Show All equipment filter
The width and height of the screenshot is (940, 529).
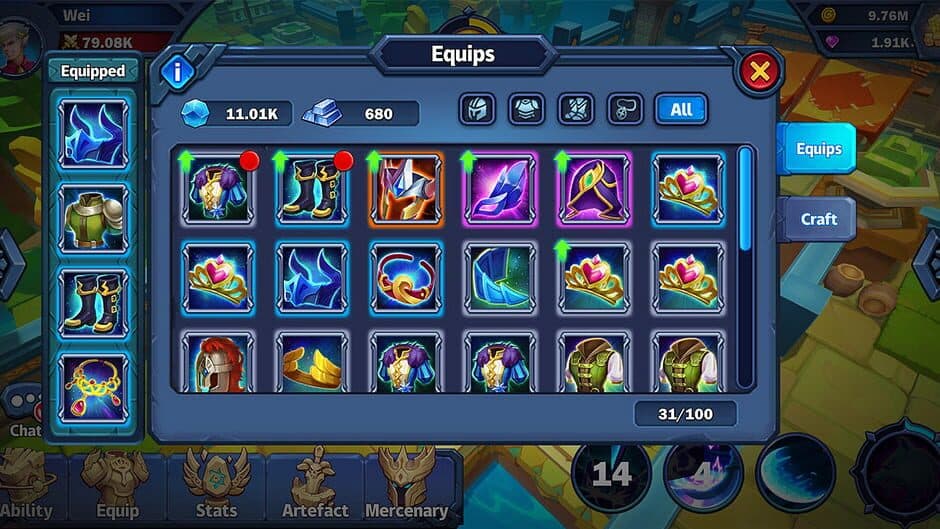click(681, 109)
